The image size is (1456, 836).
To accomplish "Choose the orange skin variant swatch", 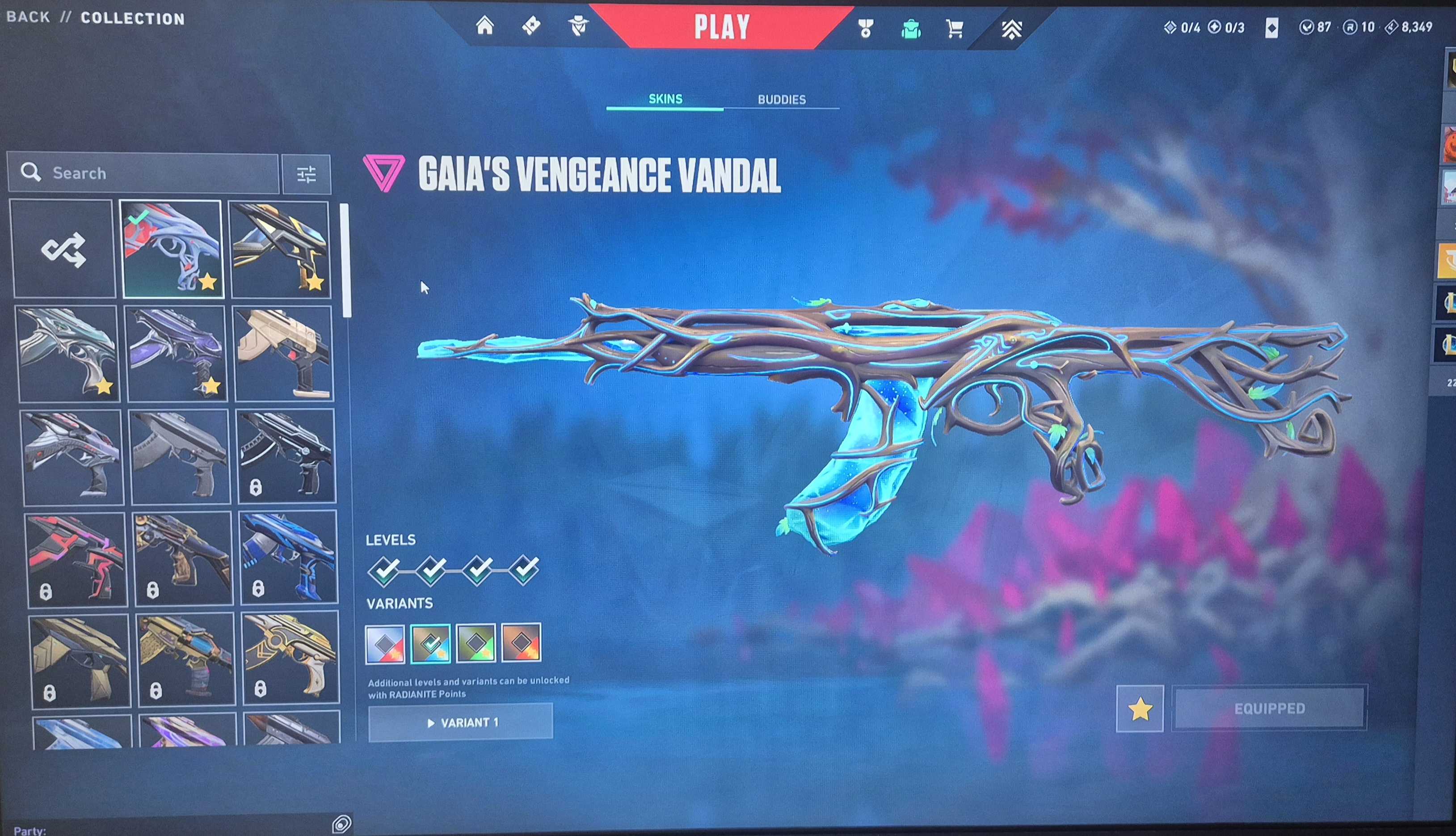I will (521, 643).
